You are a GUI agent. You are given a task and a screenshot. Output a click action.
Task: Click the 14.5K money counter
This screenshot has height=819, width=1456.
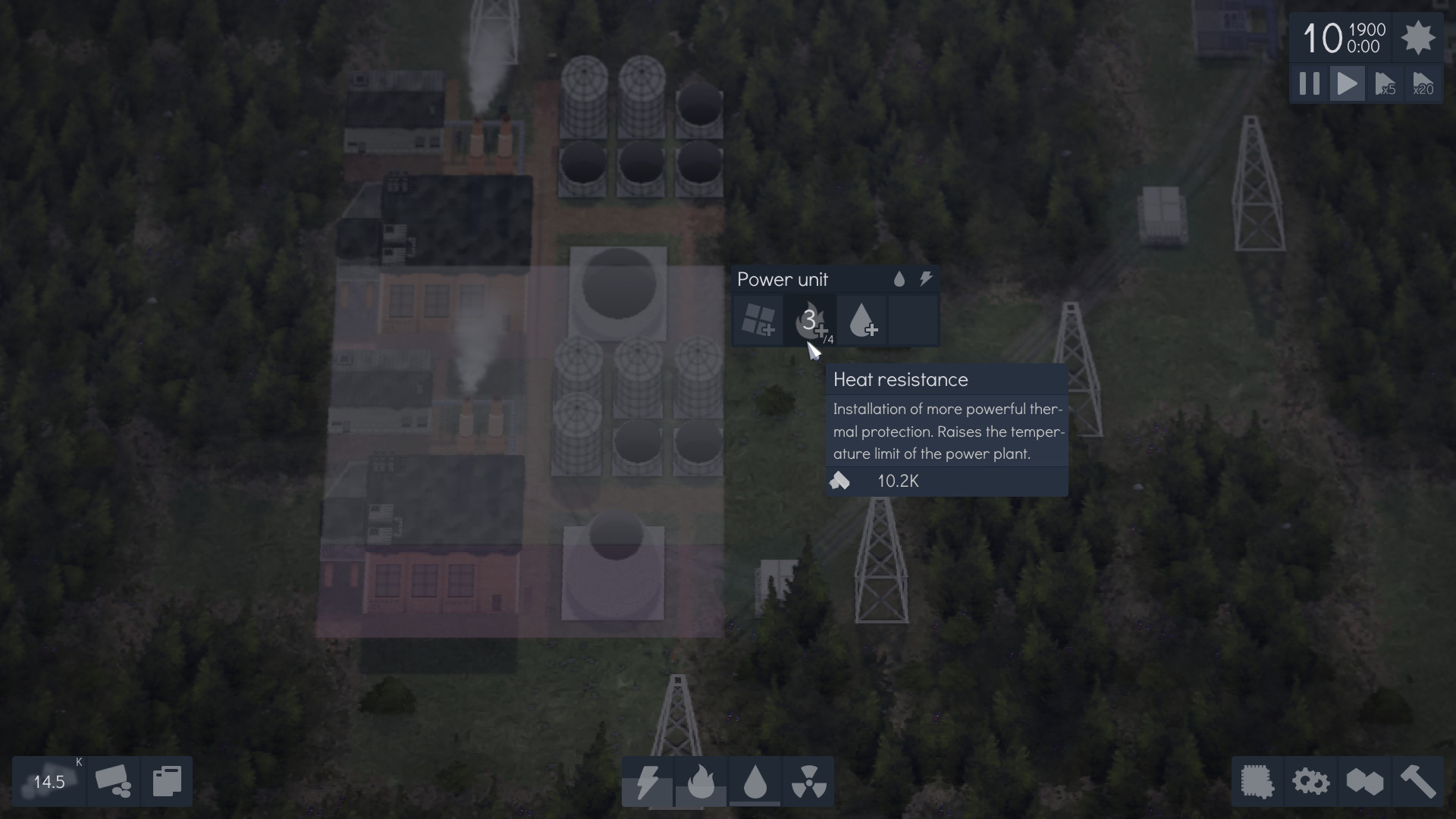[49, 781]
